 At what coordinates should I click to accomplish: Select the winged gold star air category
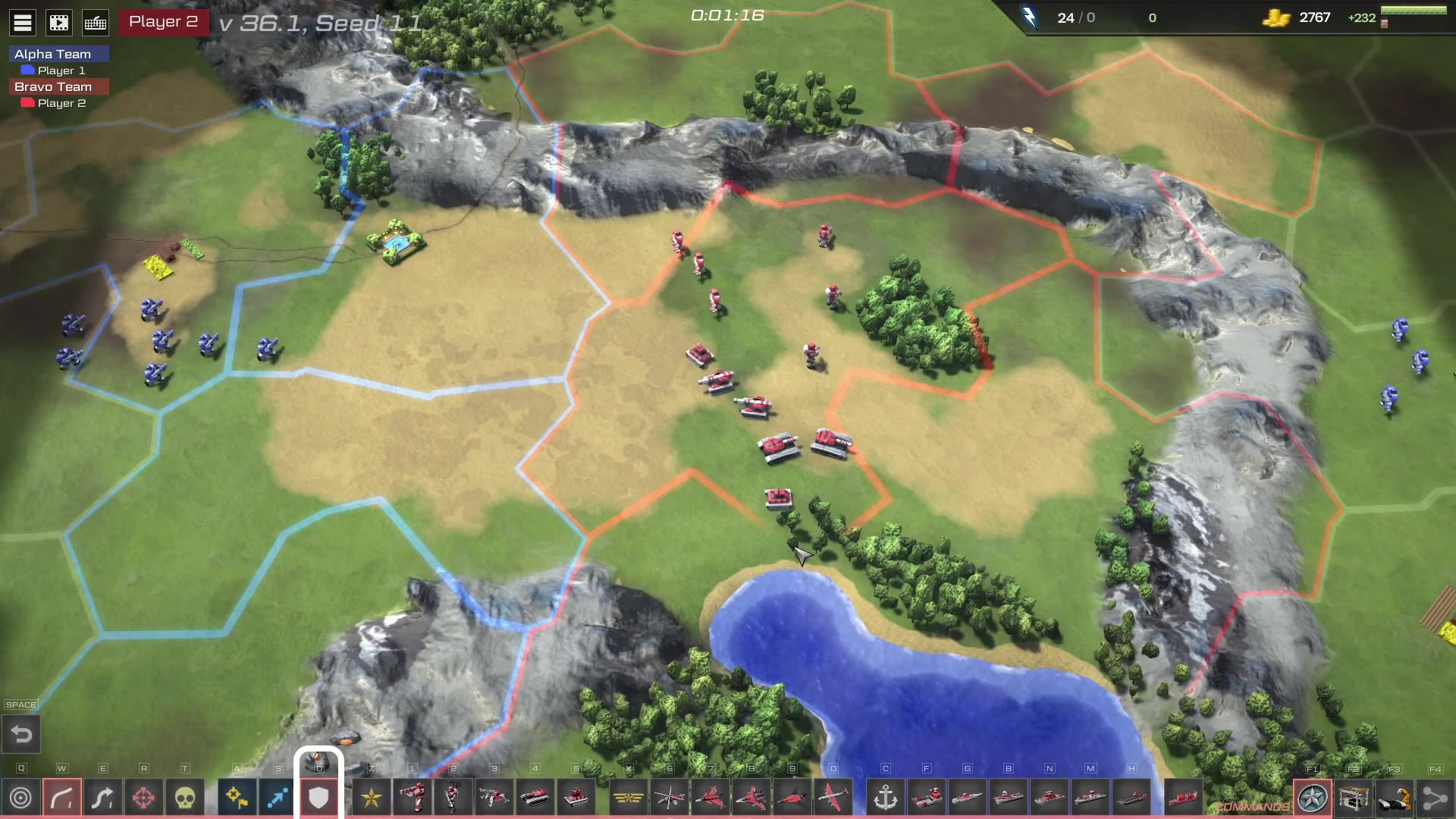pos(628,798)
